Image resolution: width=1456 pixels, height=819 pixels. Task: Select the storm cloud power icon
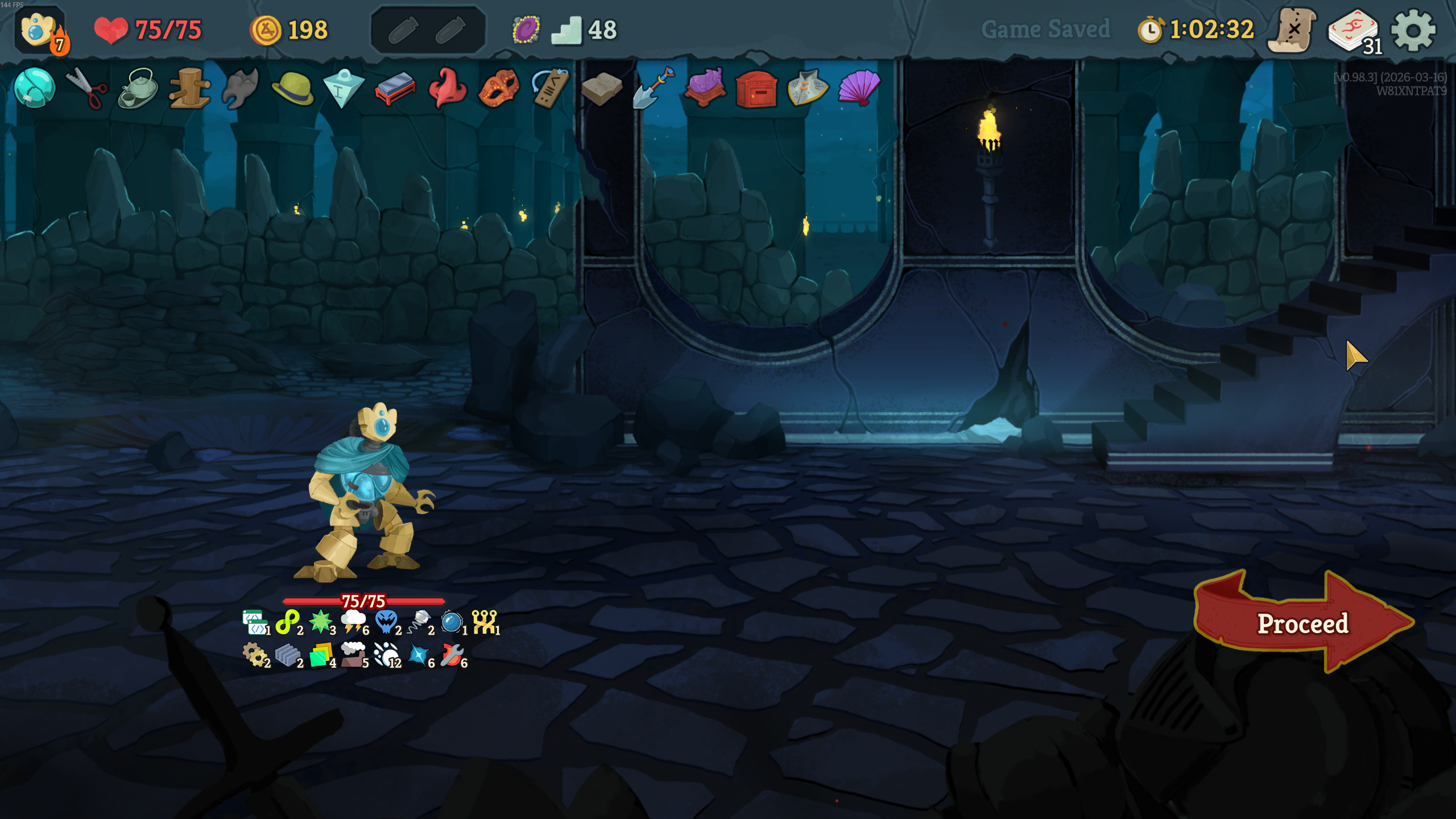353,621
